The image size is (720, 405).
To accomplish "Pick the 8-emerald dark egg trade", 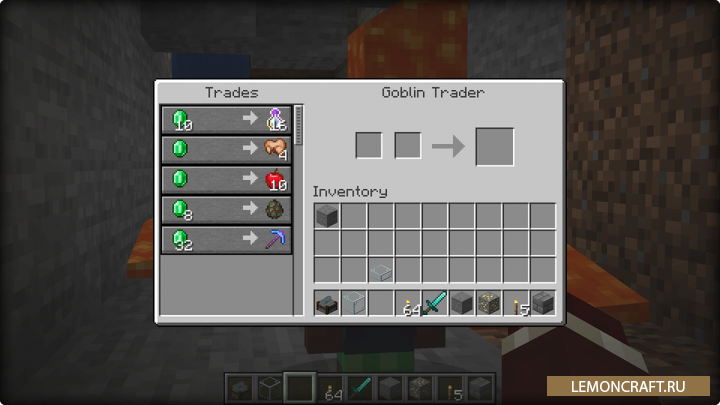I will (226, 210).
